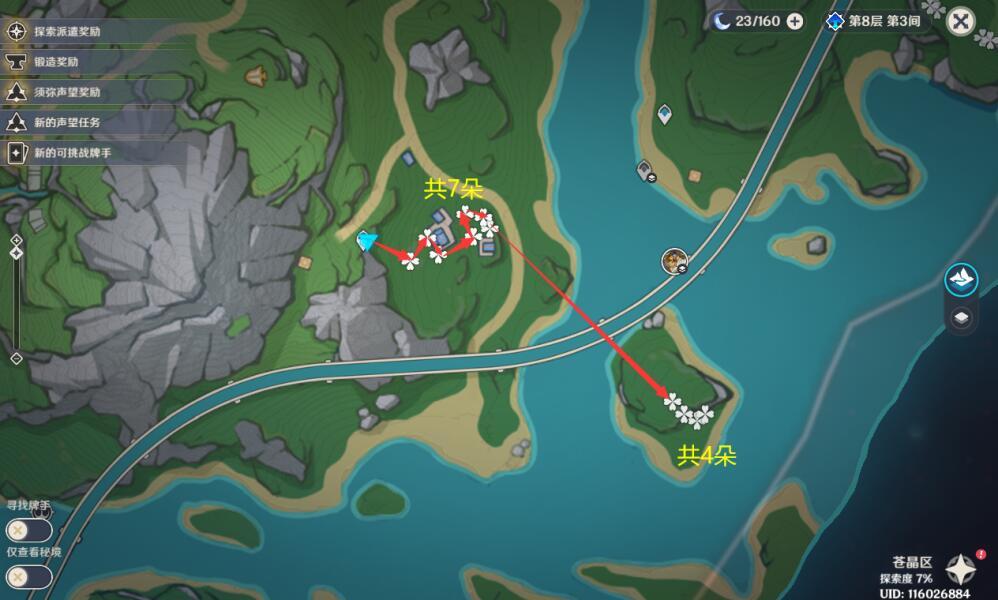Click the plus button to add resin
The width and height of the screenshot is (998, 600).
pyautogui.click(x=794, y=21)
